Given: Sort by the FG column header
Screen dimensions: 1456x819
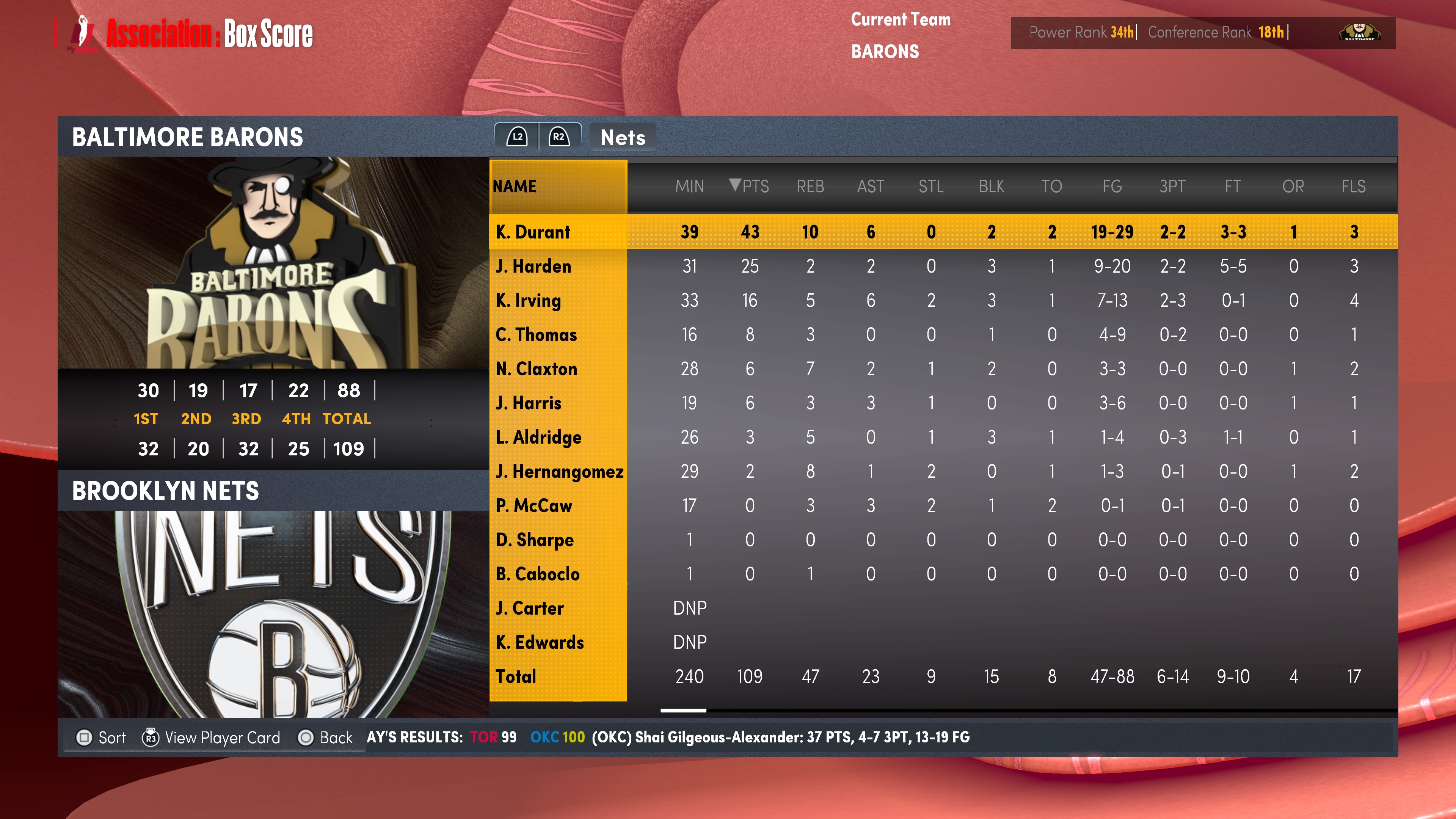Looking at the screenshot, I should click(x=1112, y=186).
